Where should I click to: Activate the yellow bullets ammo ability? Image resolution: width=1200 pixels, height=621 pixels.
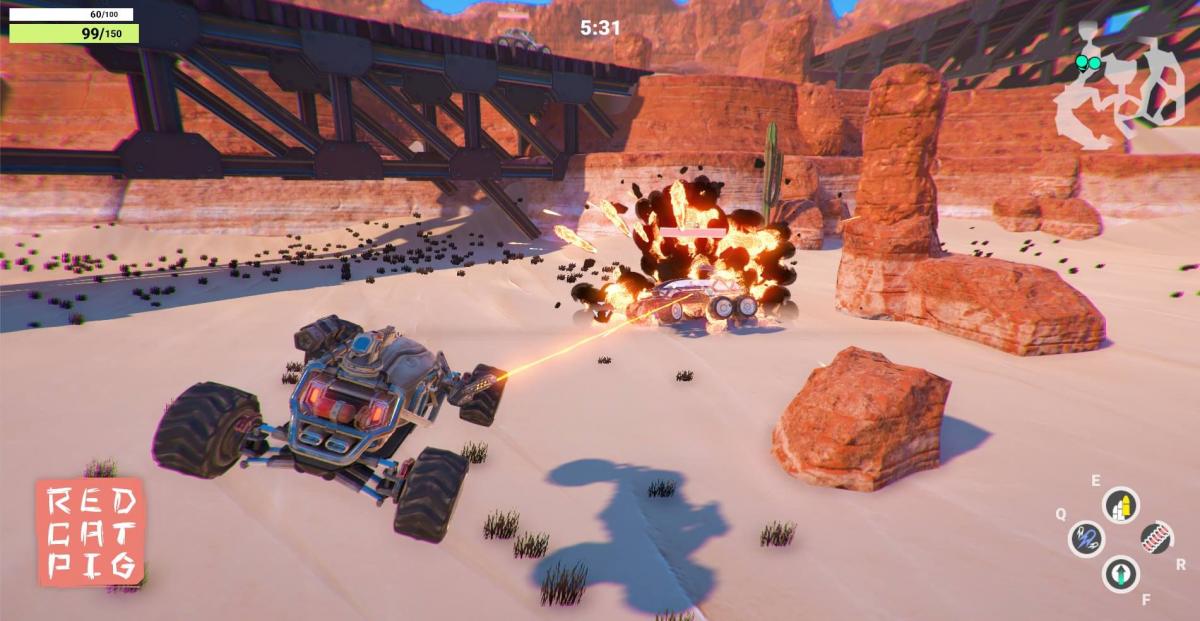pyautogui.click(x=1121, y=505)
